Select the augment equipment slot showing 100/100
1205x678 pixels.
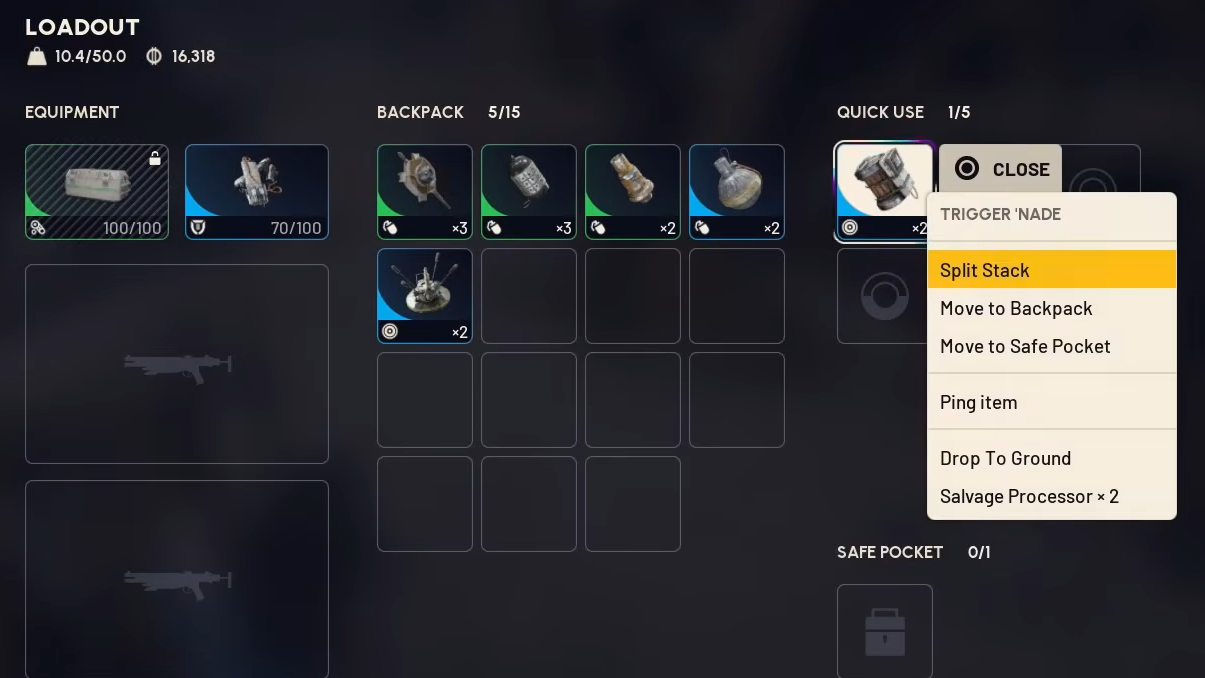point(97,192)
